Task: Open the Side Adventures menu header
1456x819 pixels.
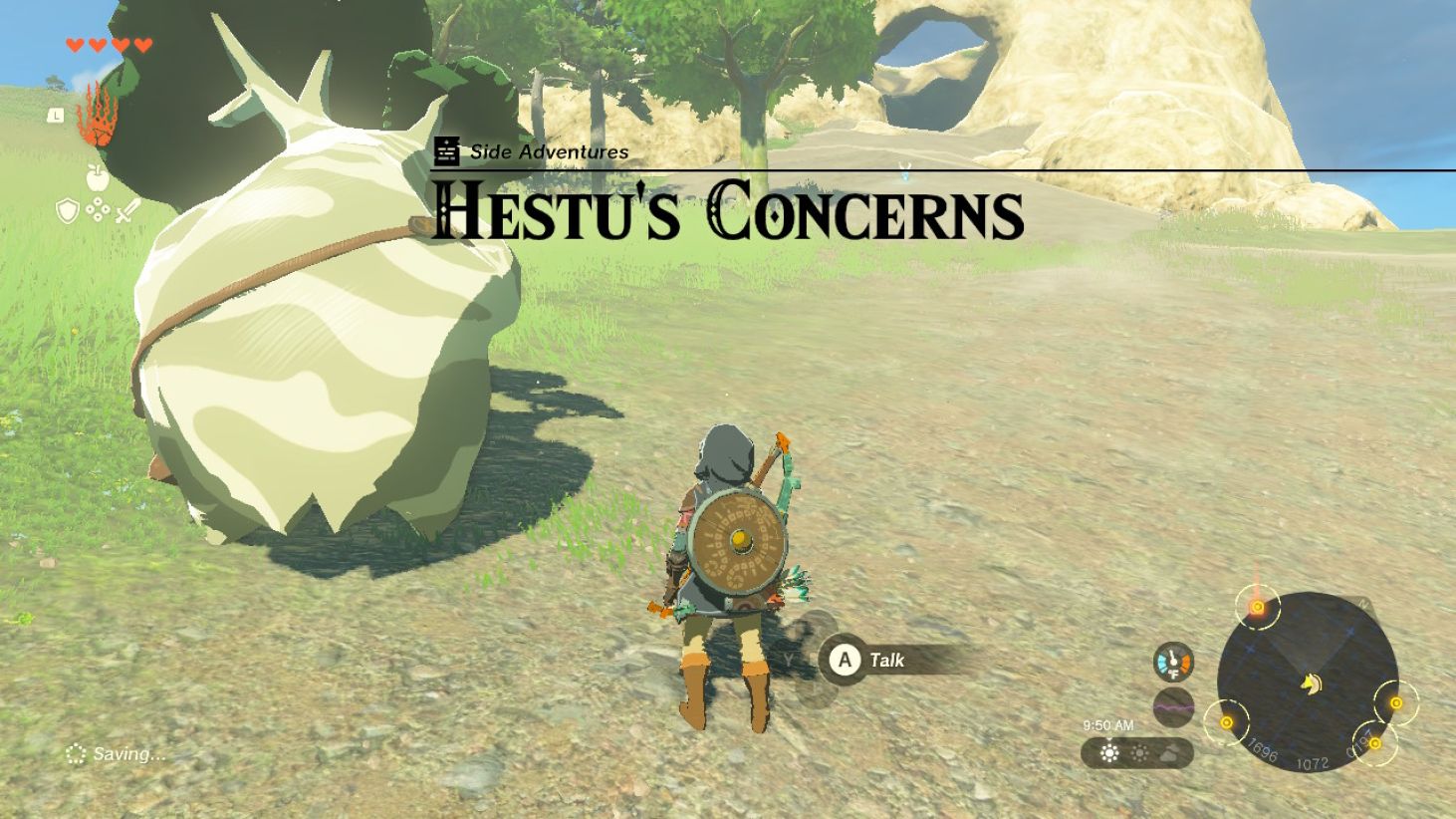Action: click(x=548, y=152)
